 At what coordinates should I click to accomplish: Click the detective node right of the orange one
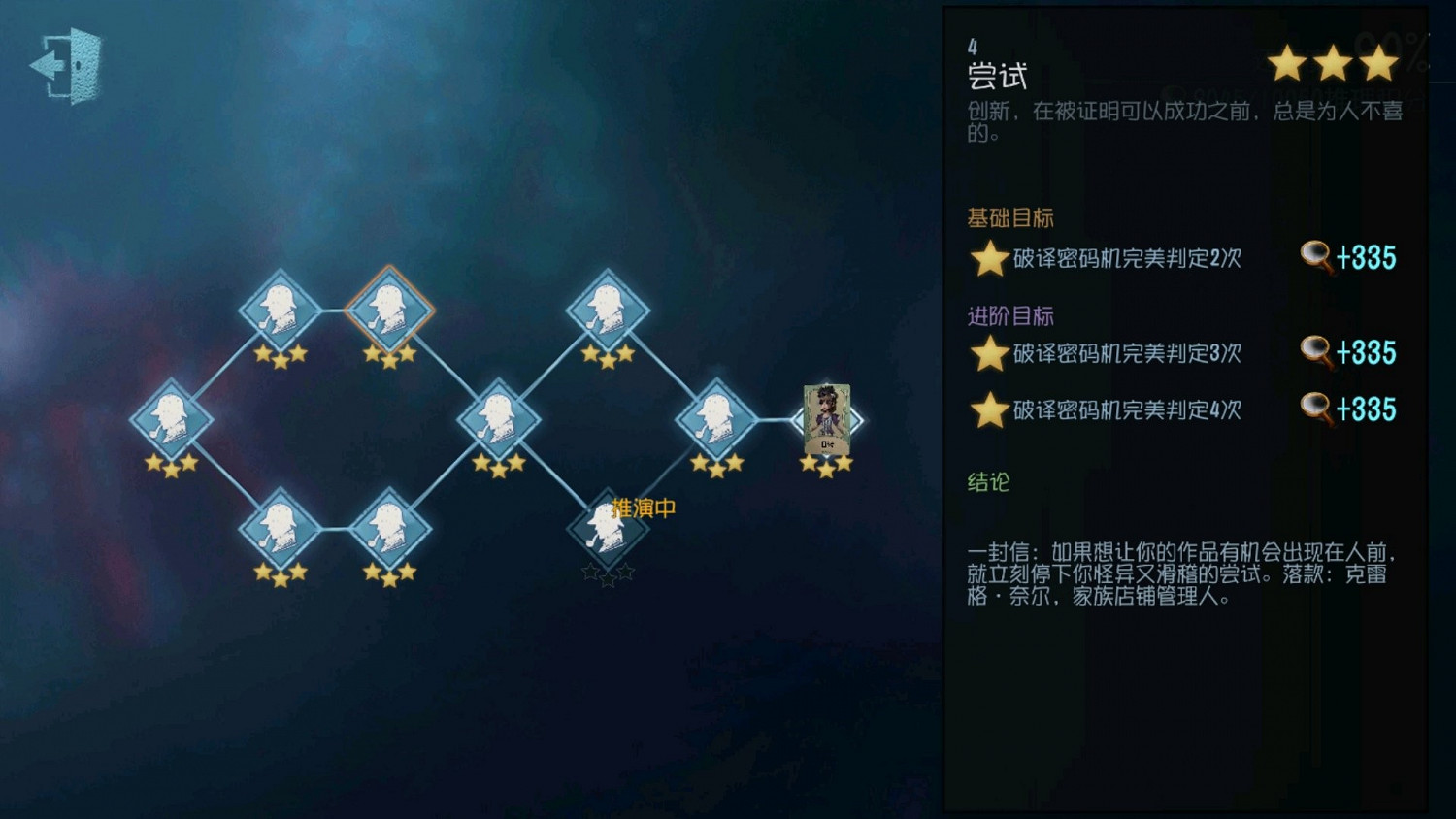(x=610, y=309)
